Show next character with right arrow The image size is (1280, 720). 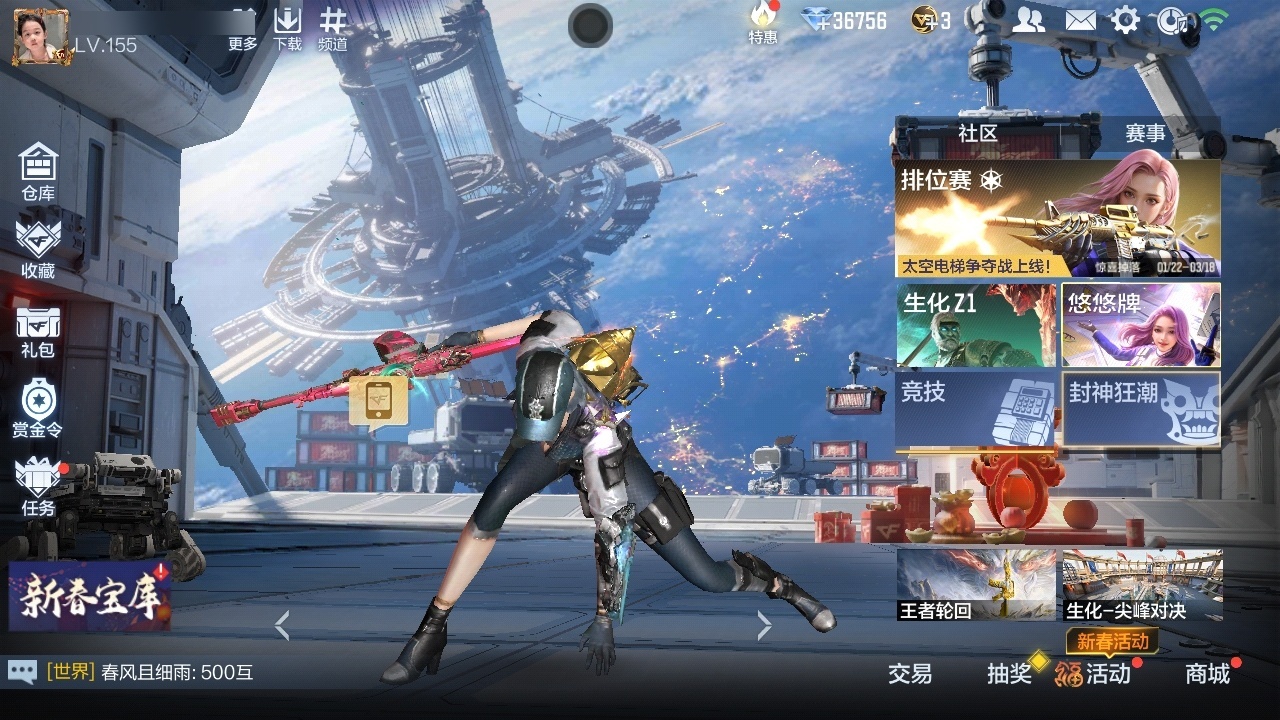point(765,626)
